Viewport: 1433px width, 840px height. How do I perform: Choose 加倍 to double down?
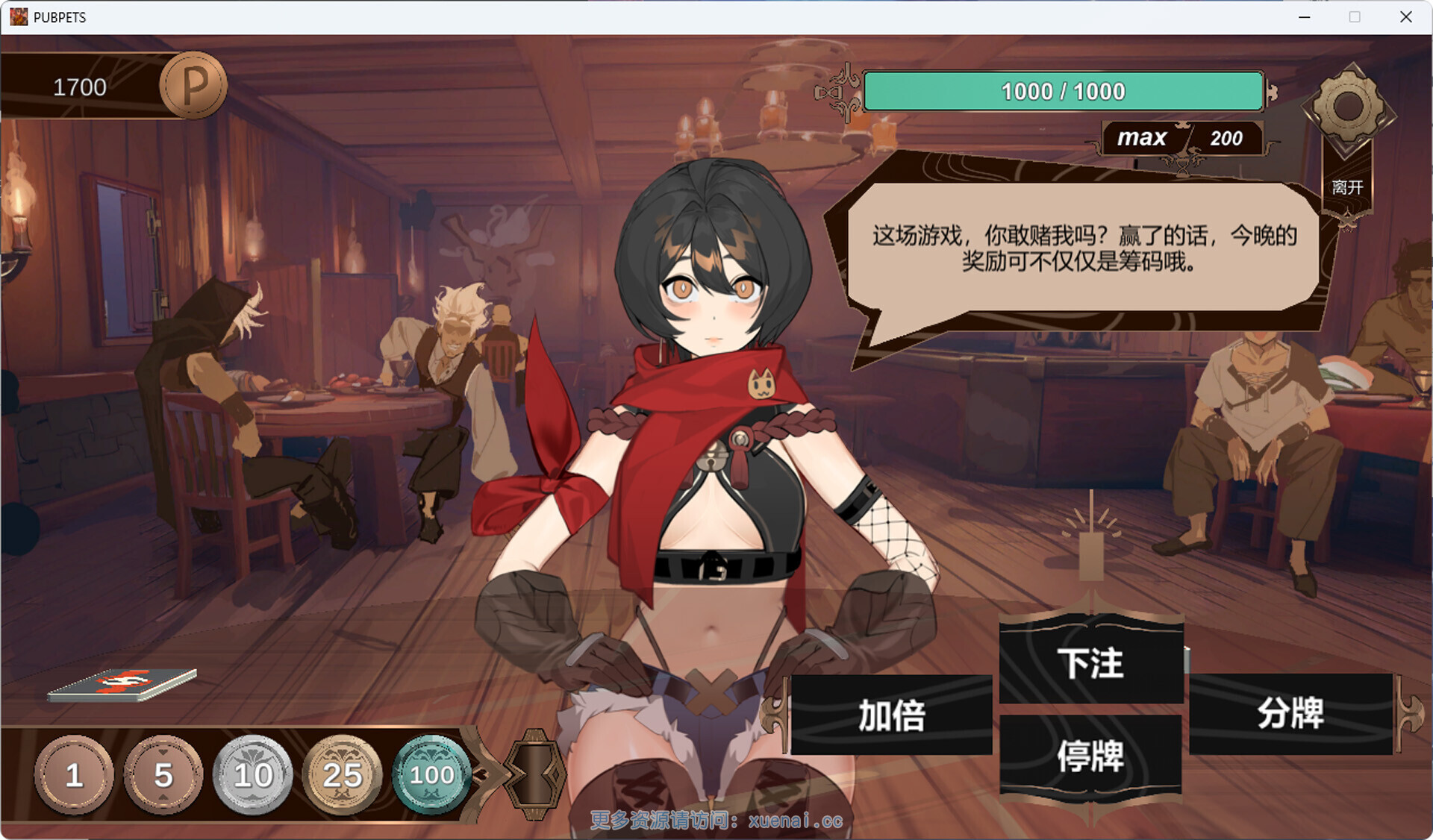click(891, 715)
